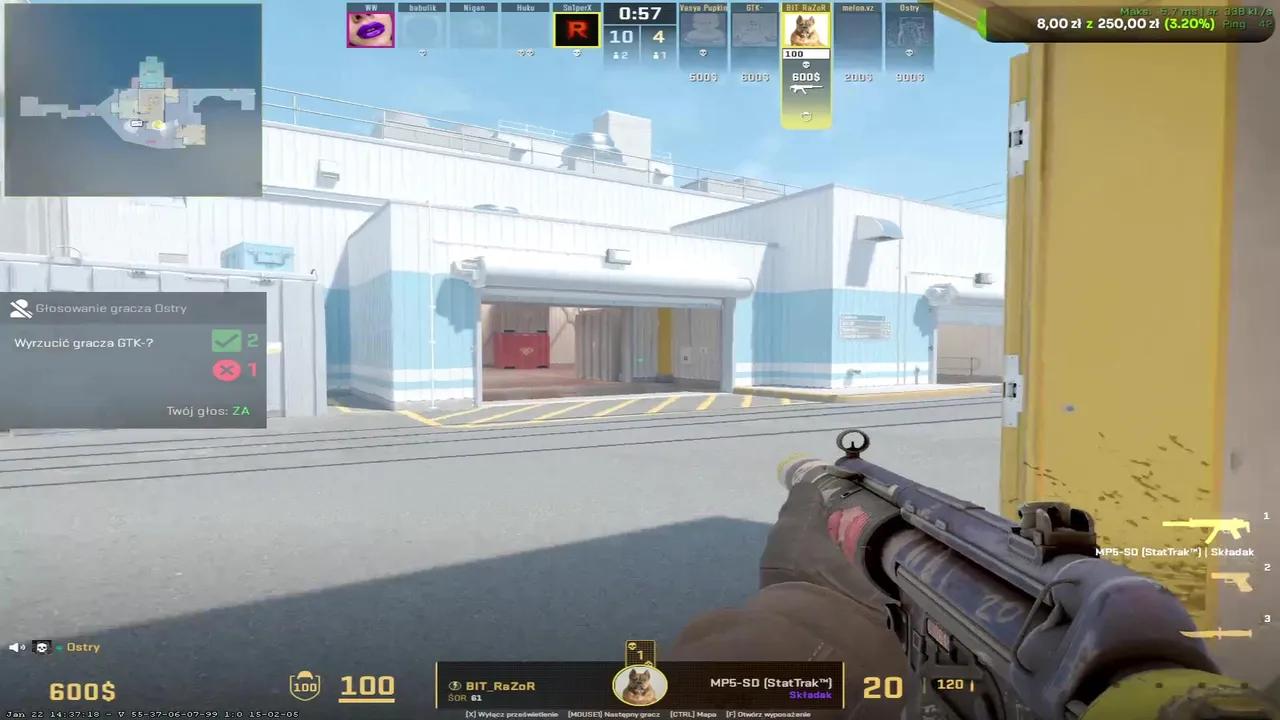
Task: Click the speaker icon next to Ostry
Action: (x=14, y=647)
